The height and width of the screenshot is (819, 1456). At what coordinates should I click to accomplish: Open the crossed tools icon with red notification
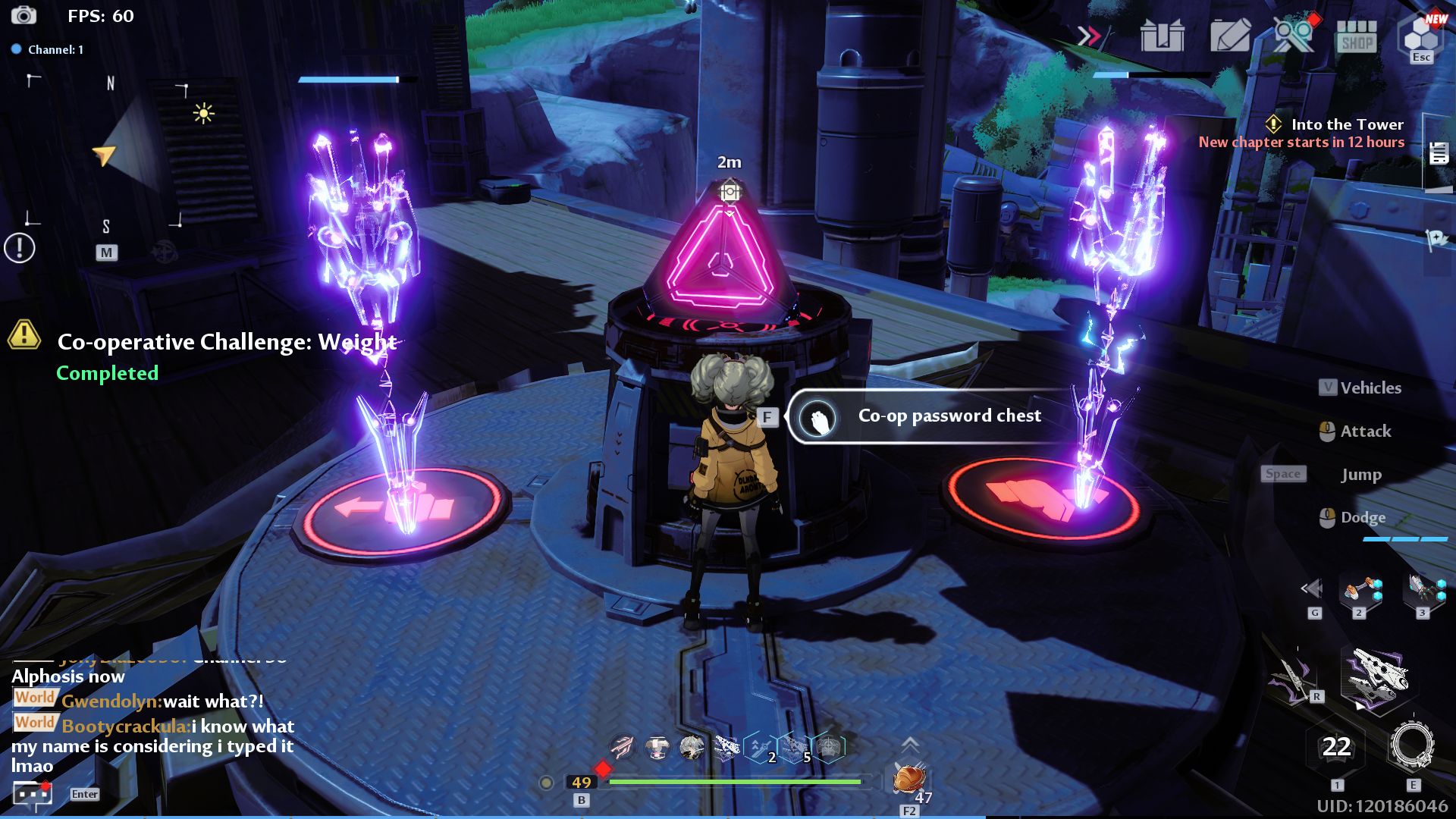[x=1293, y=35]
